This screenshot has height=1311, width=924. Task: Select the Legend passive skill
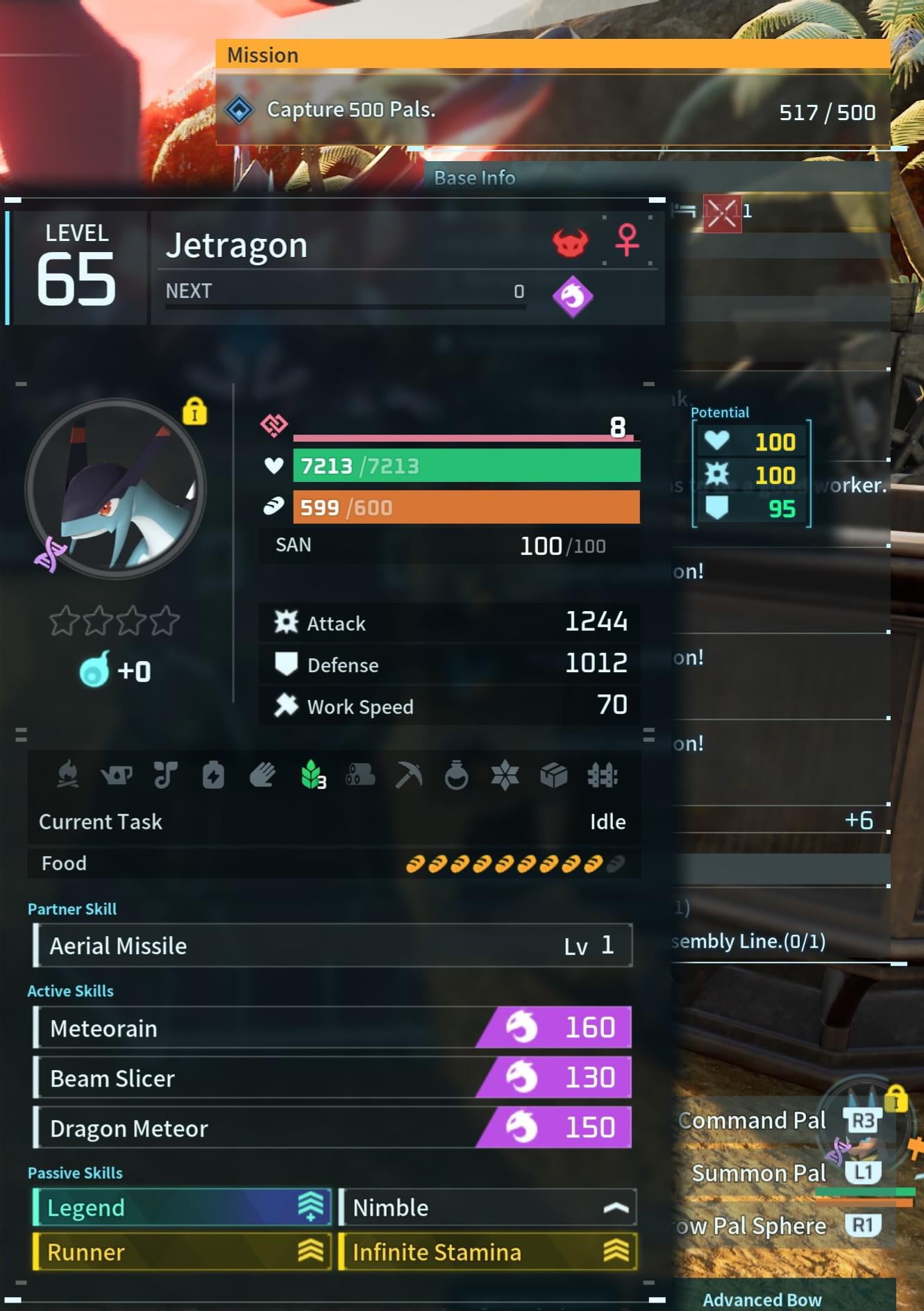click(182, 1208)
